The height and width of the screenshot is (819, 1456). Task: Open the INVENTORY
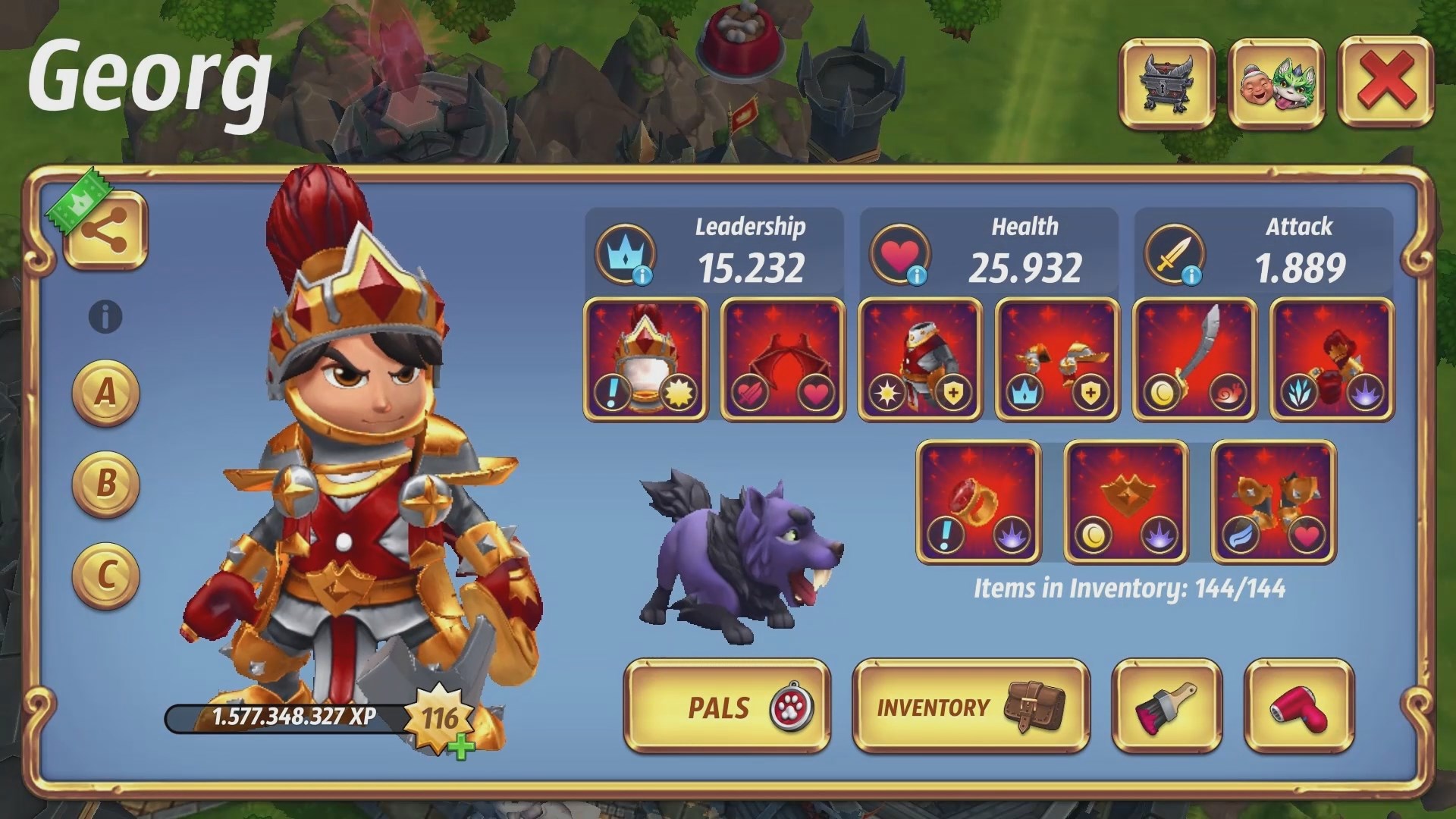[969, 707]
